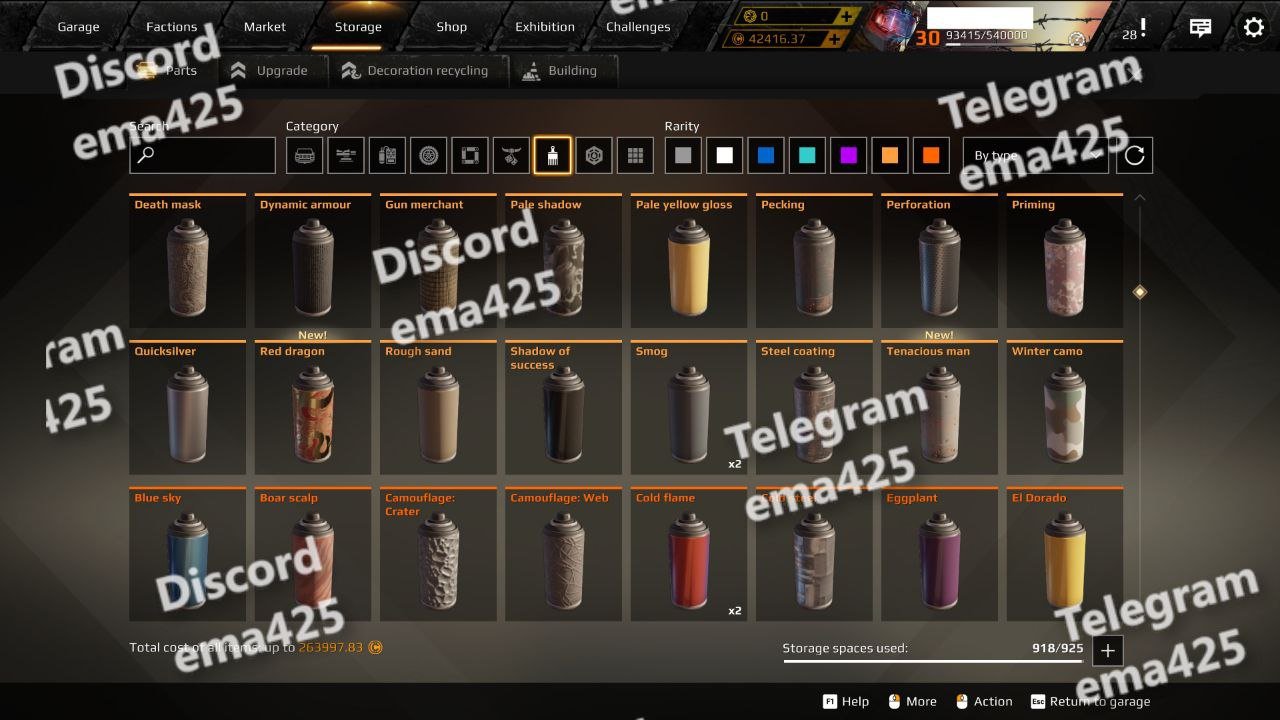
Task: Switch to the Upgrade tab
Action: click(269, 71)
